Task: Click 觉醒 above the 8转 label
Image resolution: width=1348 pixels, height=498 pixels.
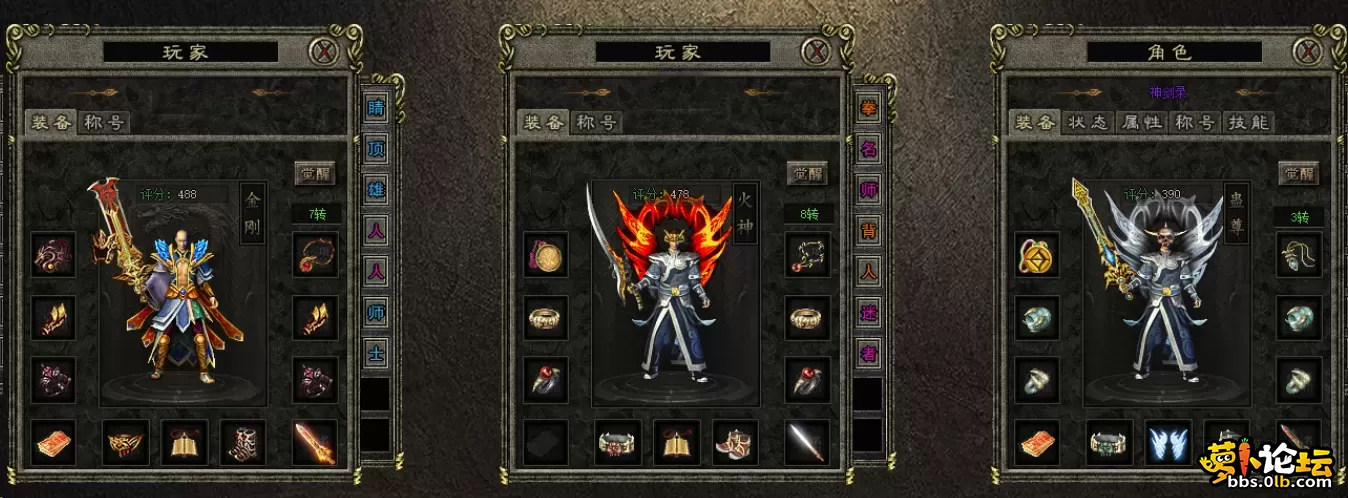Action: coord(807,173)
